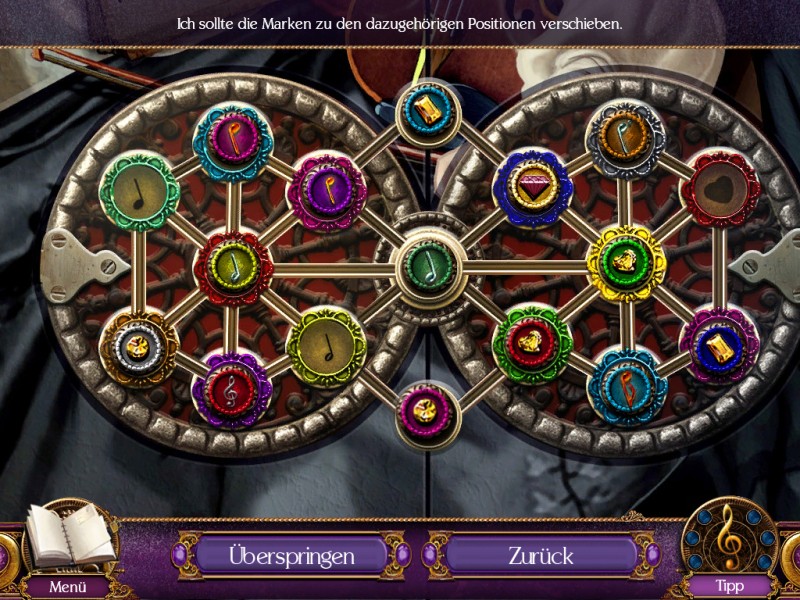Pick the central green note token
The image size is (800, 600).
click(429, 267)
